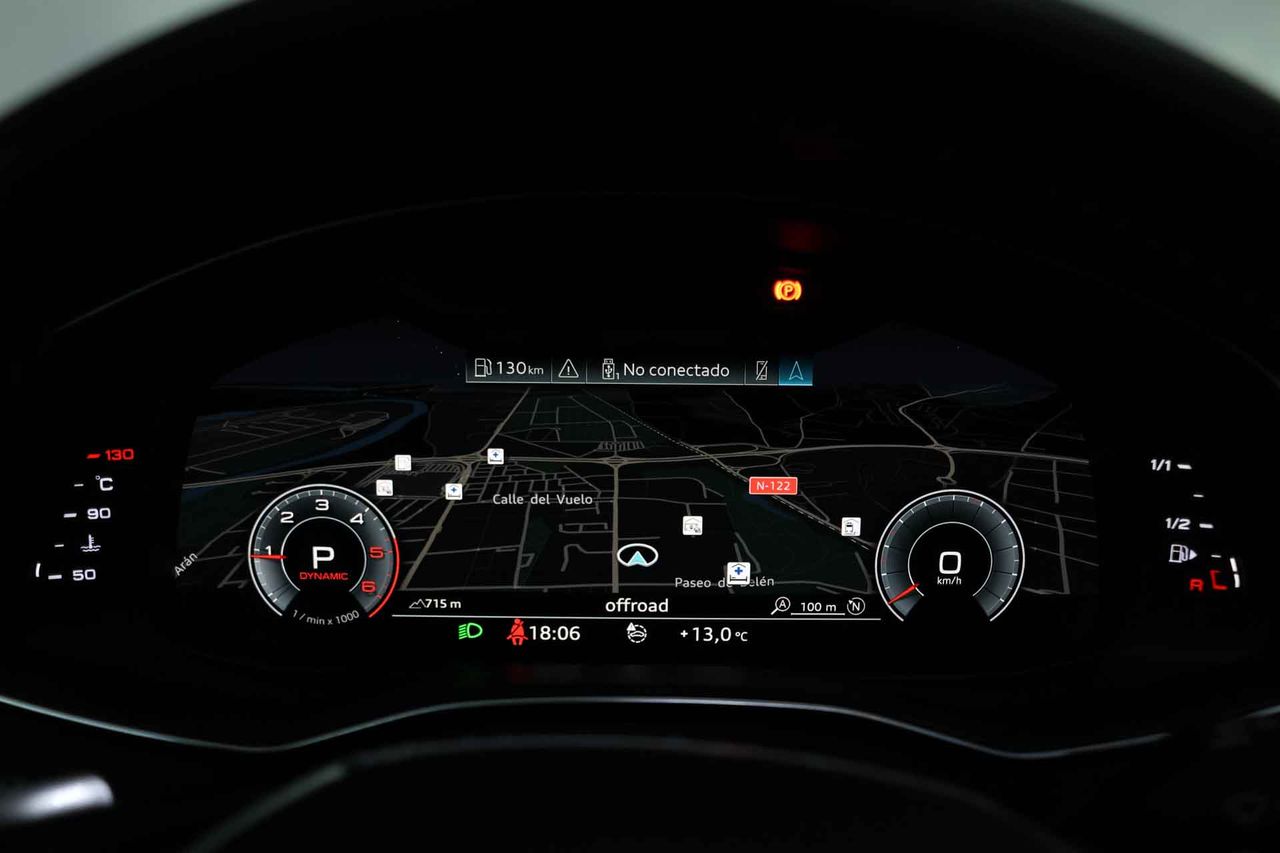
Task: Toggle the north orientation compass icon
Action: [855, 605]
